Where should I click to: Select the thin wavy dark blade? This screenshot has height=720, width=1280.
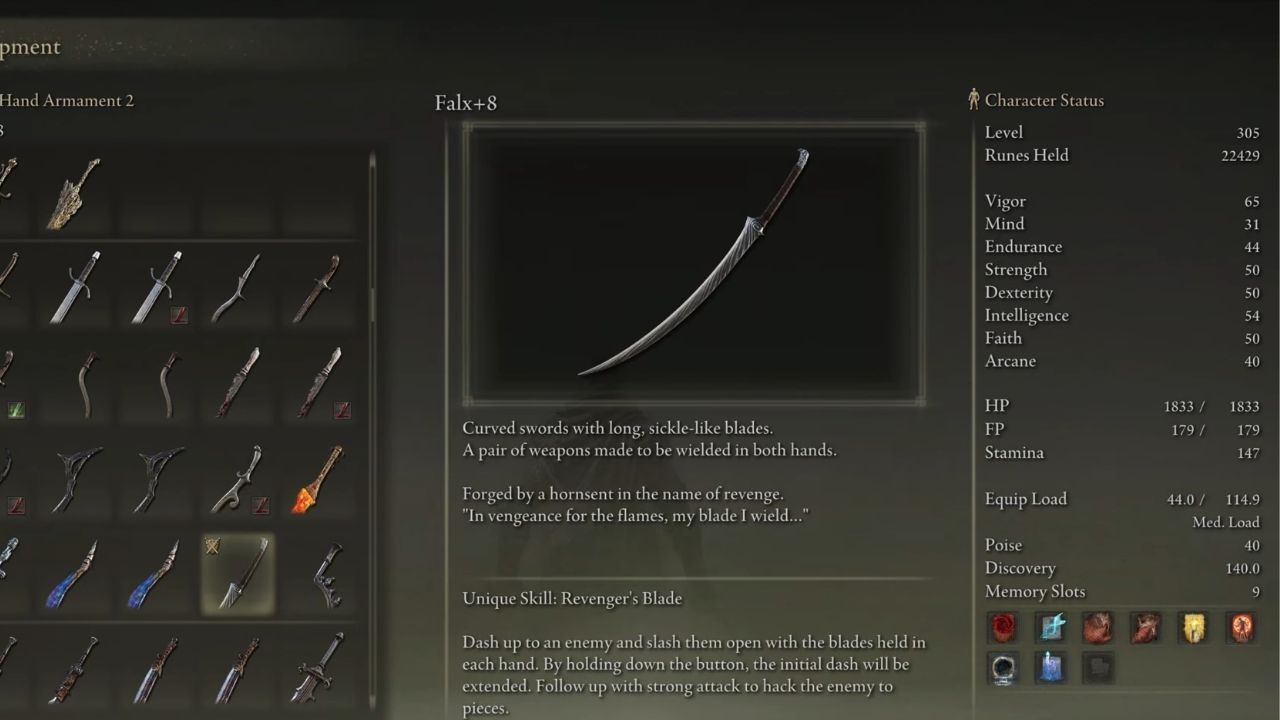tap(237, 288)
